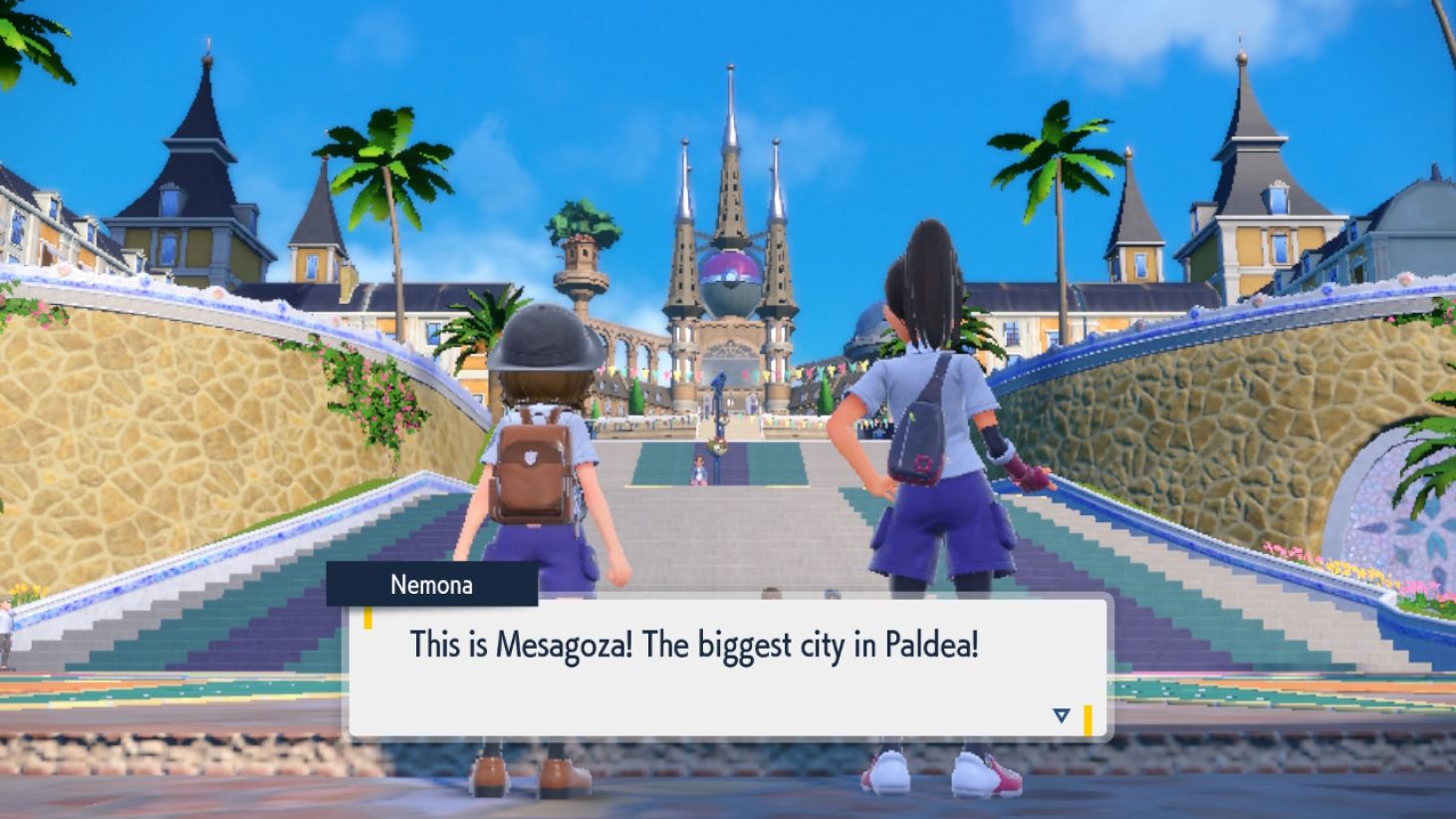Click the dialogue advance triangle

pos(1062,714)
